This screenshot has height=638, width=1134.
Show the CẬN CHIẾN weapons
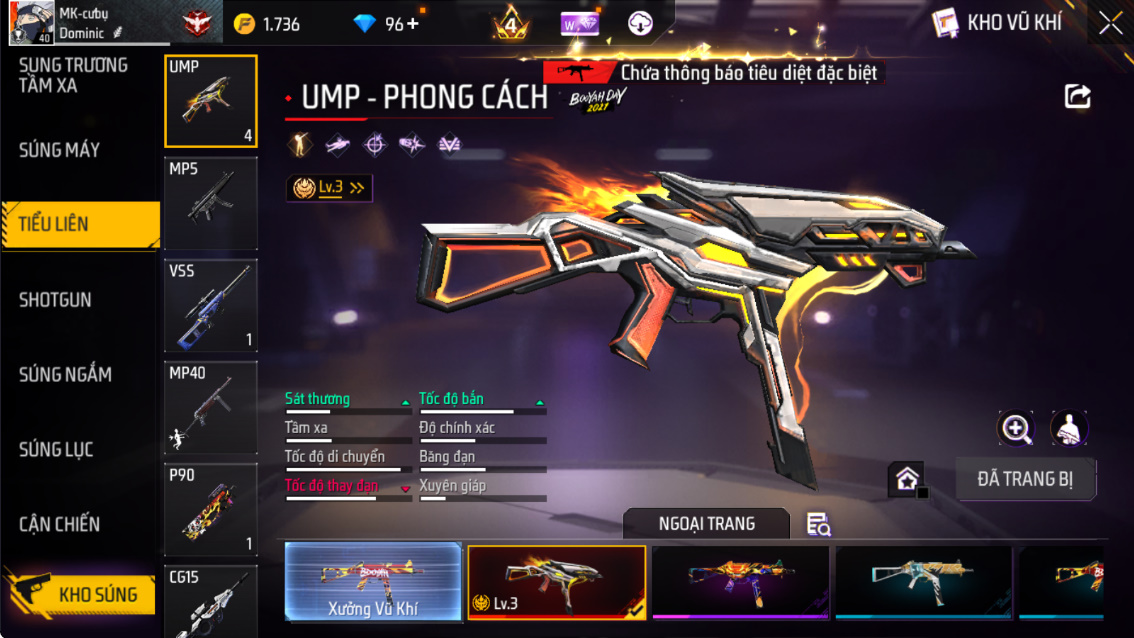pos(60,523)
